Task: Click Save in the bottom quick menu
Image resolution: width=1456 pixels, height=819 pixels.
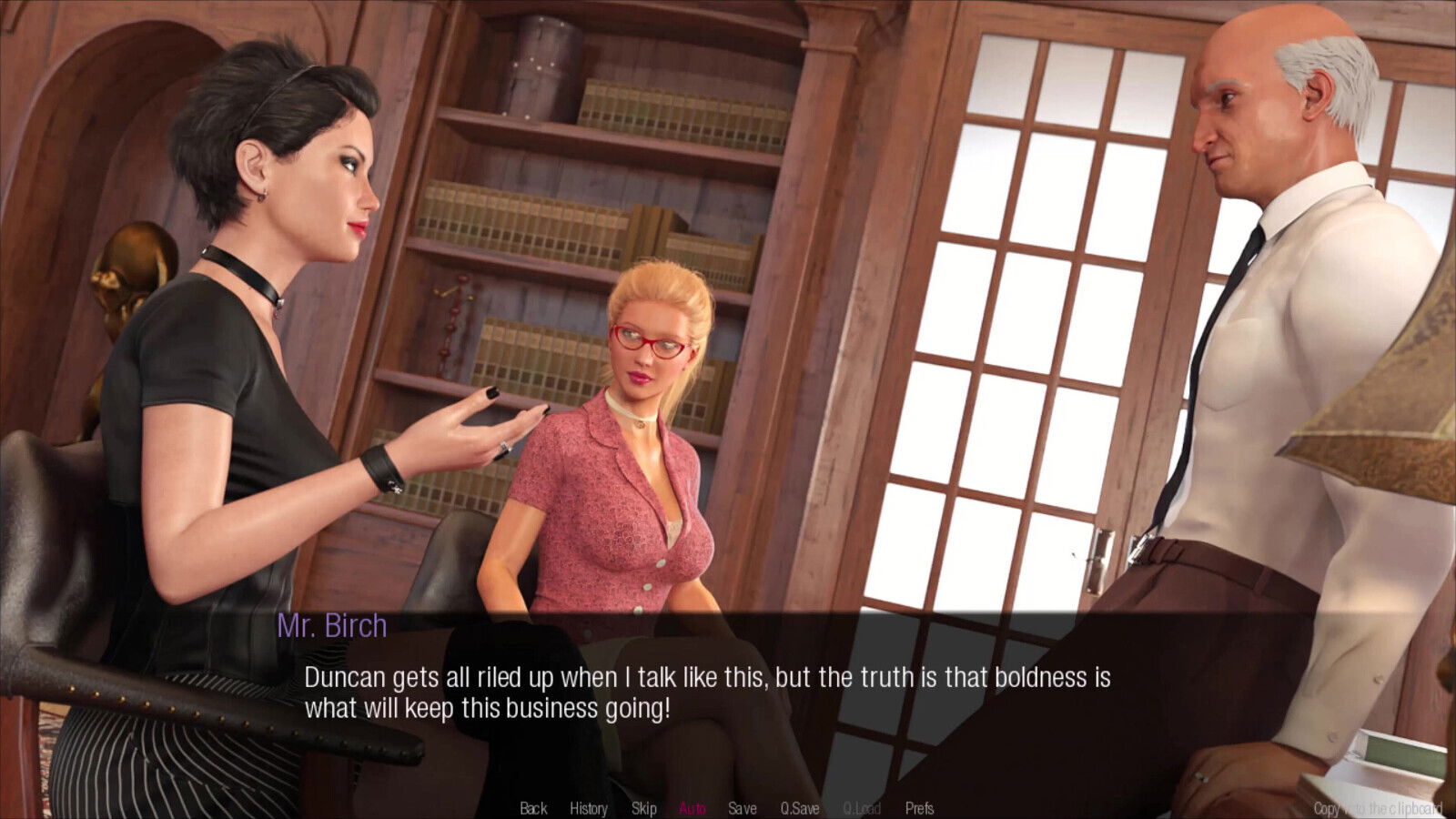Action: (x=743, y=808)
